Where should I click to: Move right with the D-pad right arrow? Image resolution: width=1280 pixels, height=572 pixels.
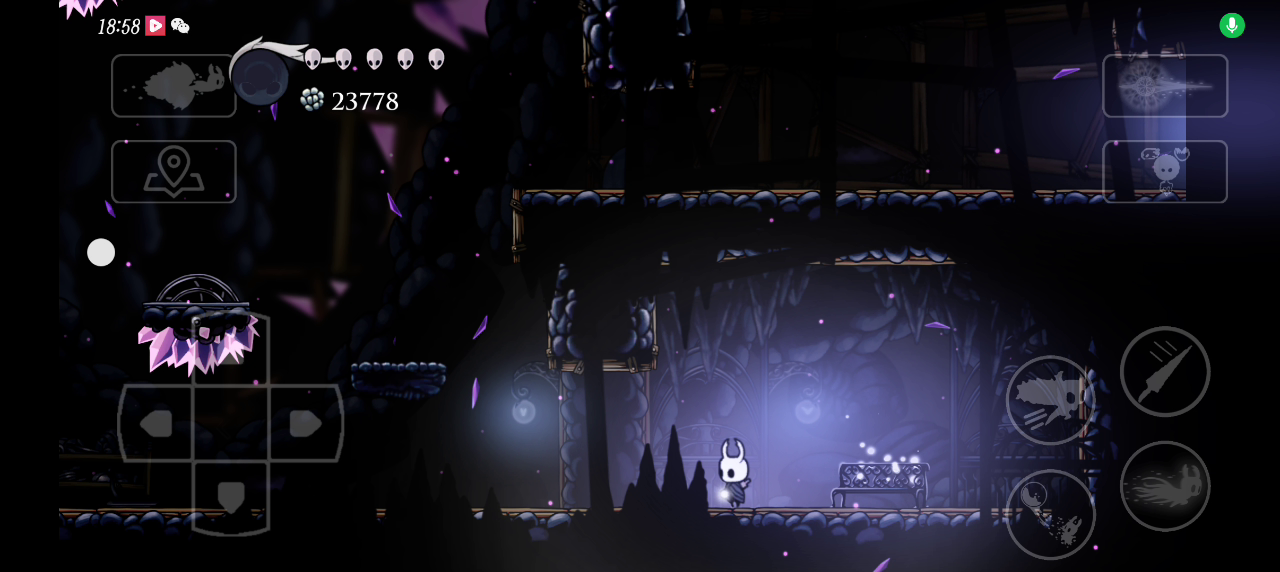coord(305,423)
